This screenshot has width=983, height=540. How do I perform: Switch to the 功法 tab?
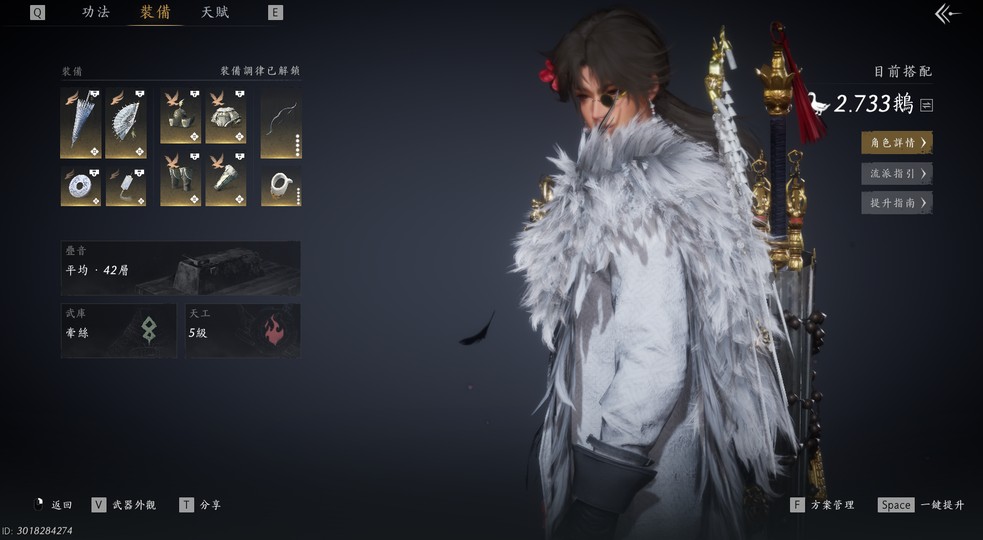point(96,12)
